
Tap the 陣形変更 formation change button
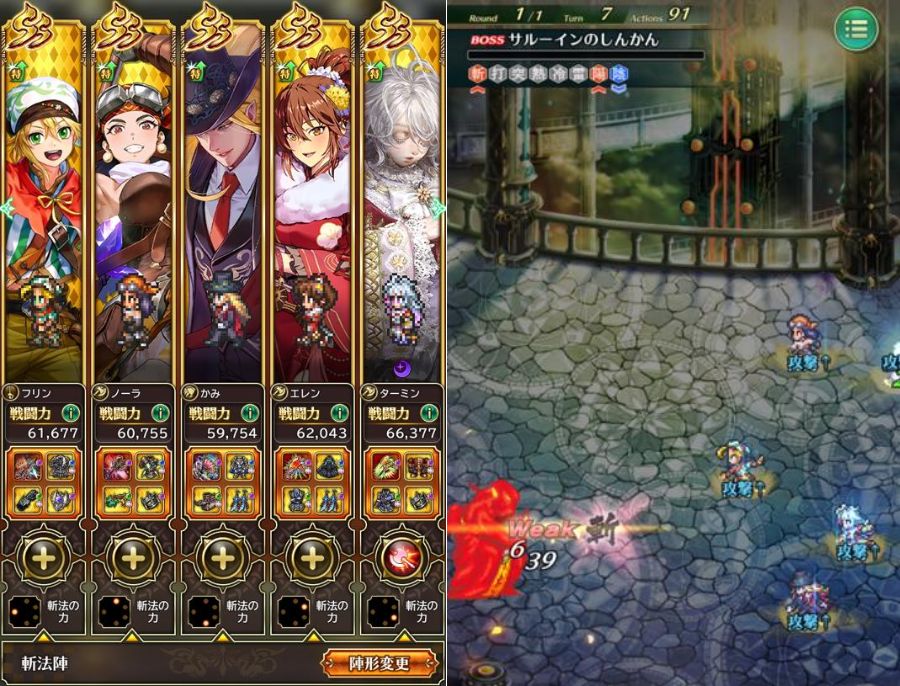pyautogui.click(x=379, y=663)
